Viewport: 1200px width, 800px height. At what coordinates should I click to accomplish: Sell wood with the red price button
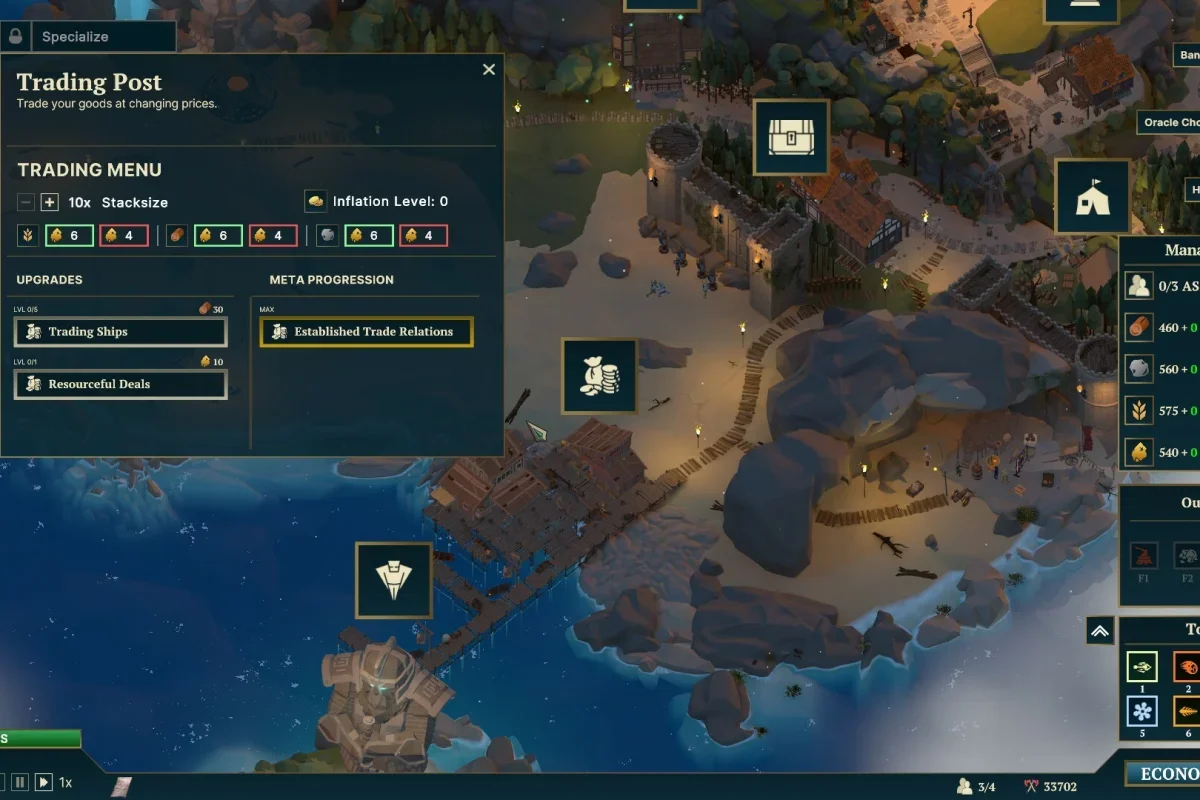tap(272, 236)
